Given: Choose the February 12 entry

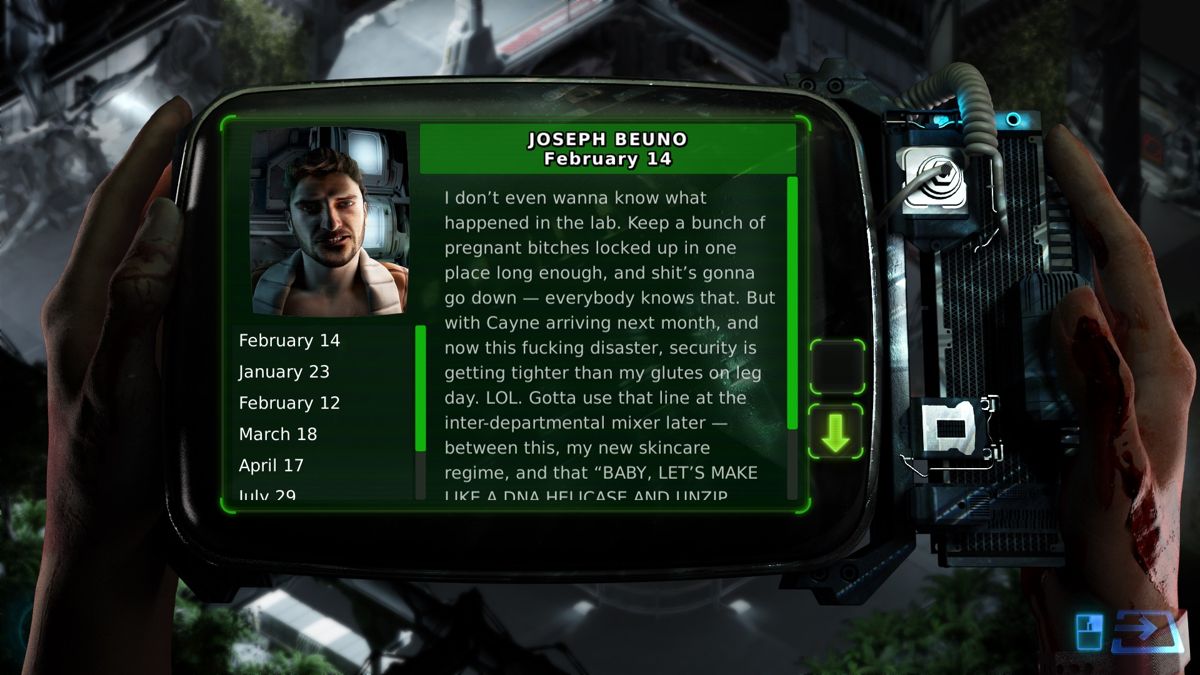Looking at the screenshot, I should (x=289, y=403).
